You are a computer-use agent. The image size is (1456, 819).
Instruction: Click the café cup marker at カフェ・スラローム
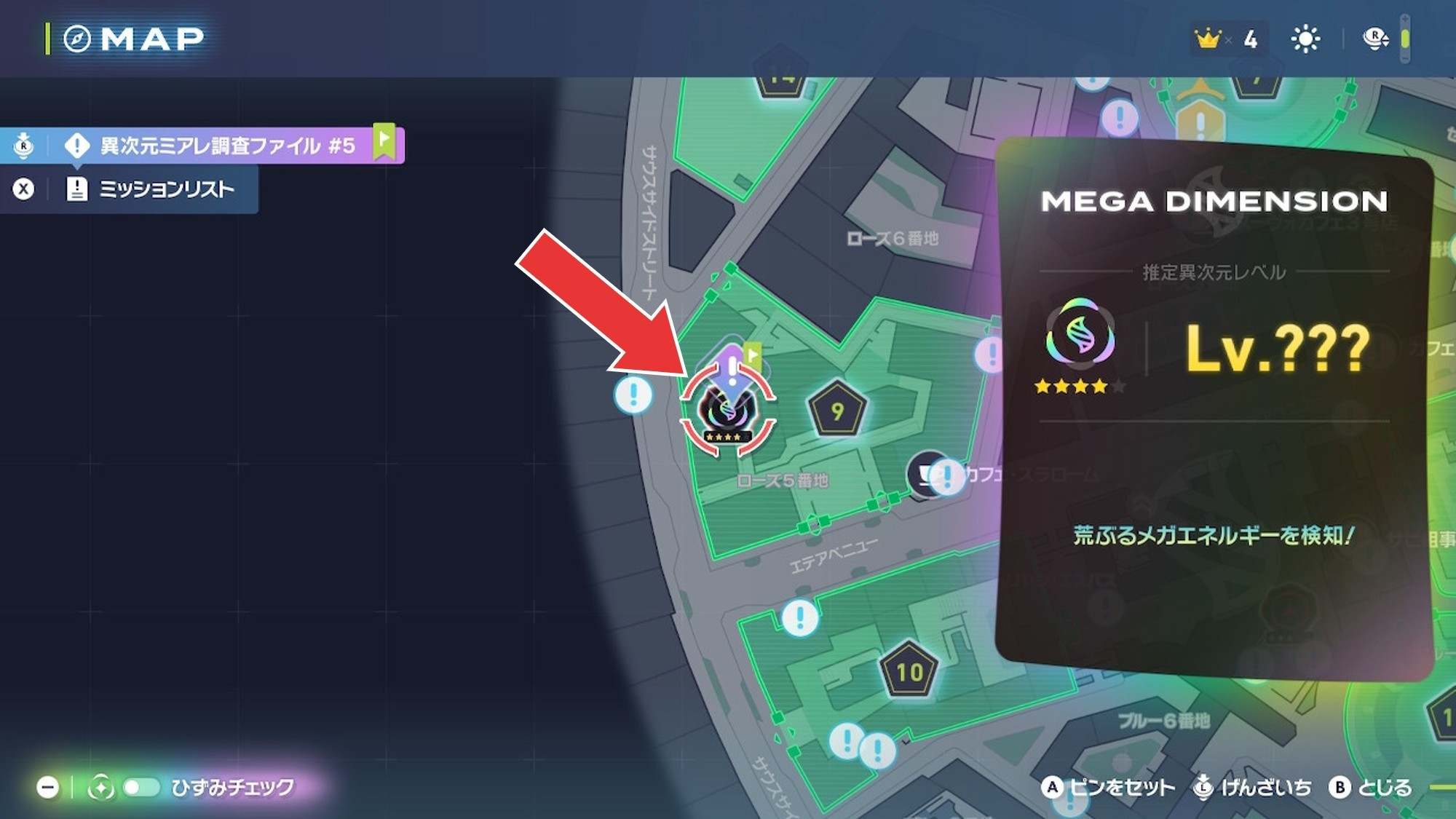point(925,475)
